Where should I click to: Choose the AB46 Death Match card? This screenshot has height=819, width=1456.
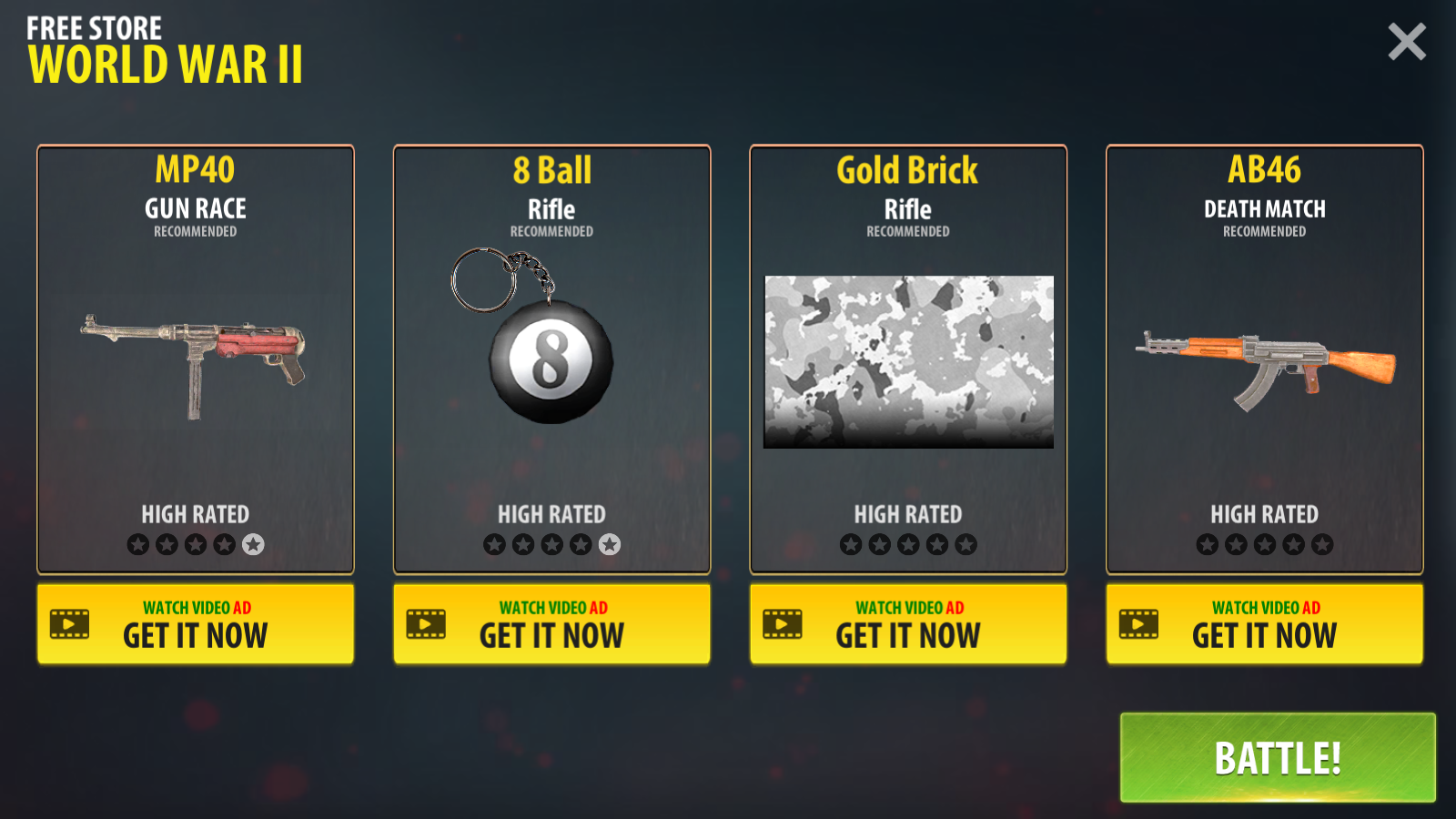[x=1264, y=359]
